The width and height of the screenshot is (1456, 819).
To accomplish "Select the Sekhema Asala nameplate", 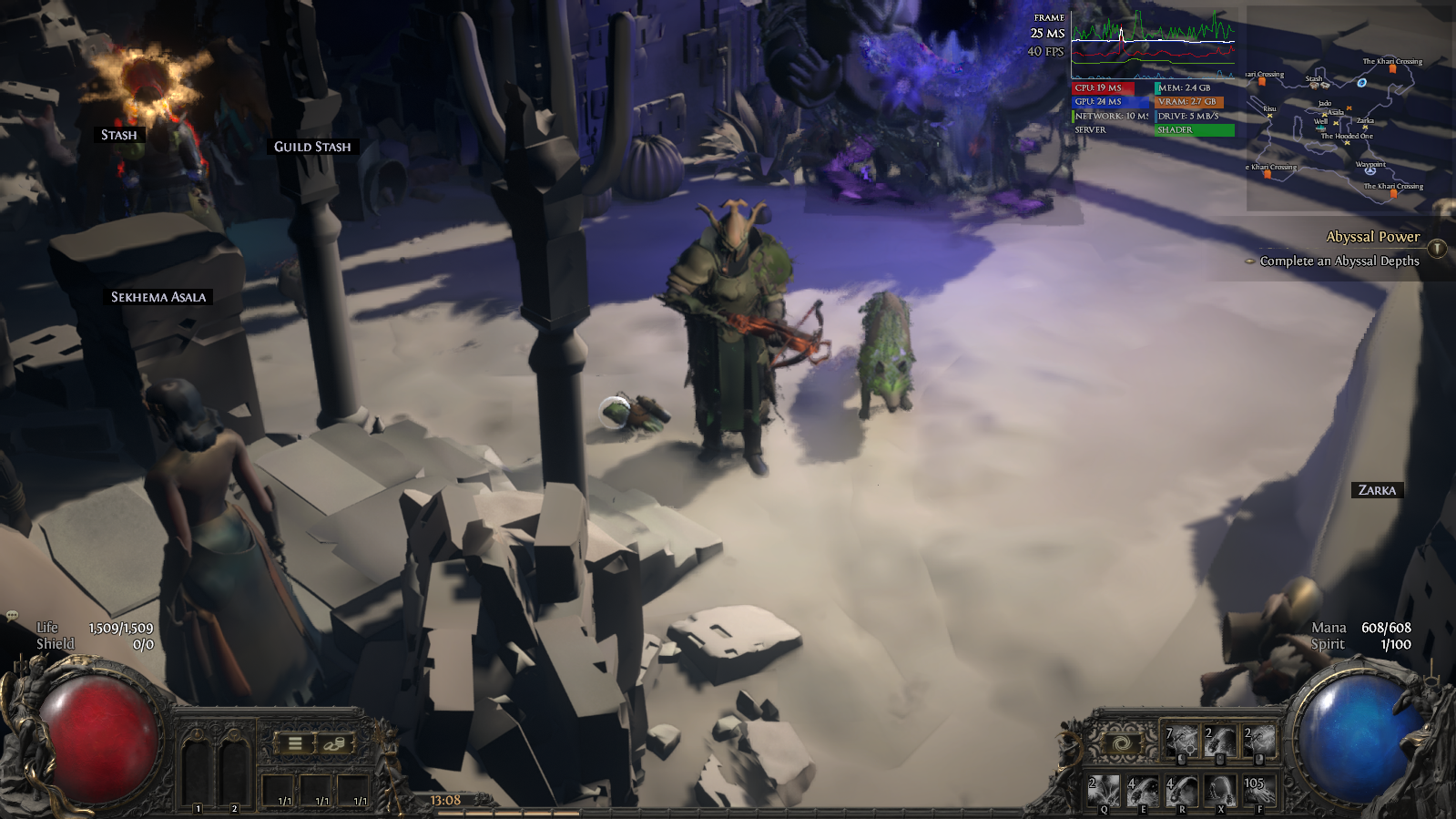I will click(x=158, y=297).
